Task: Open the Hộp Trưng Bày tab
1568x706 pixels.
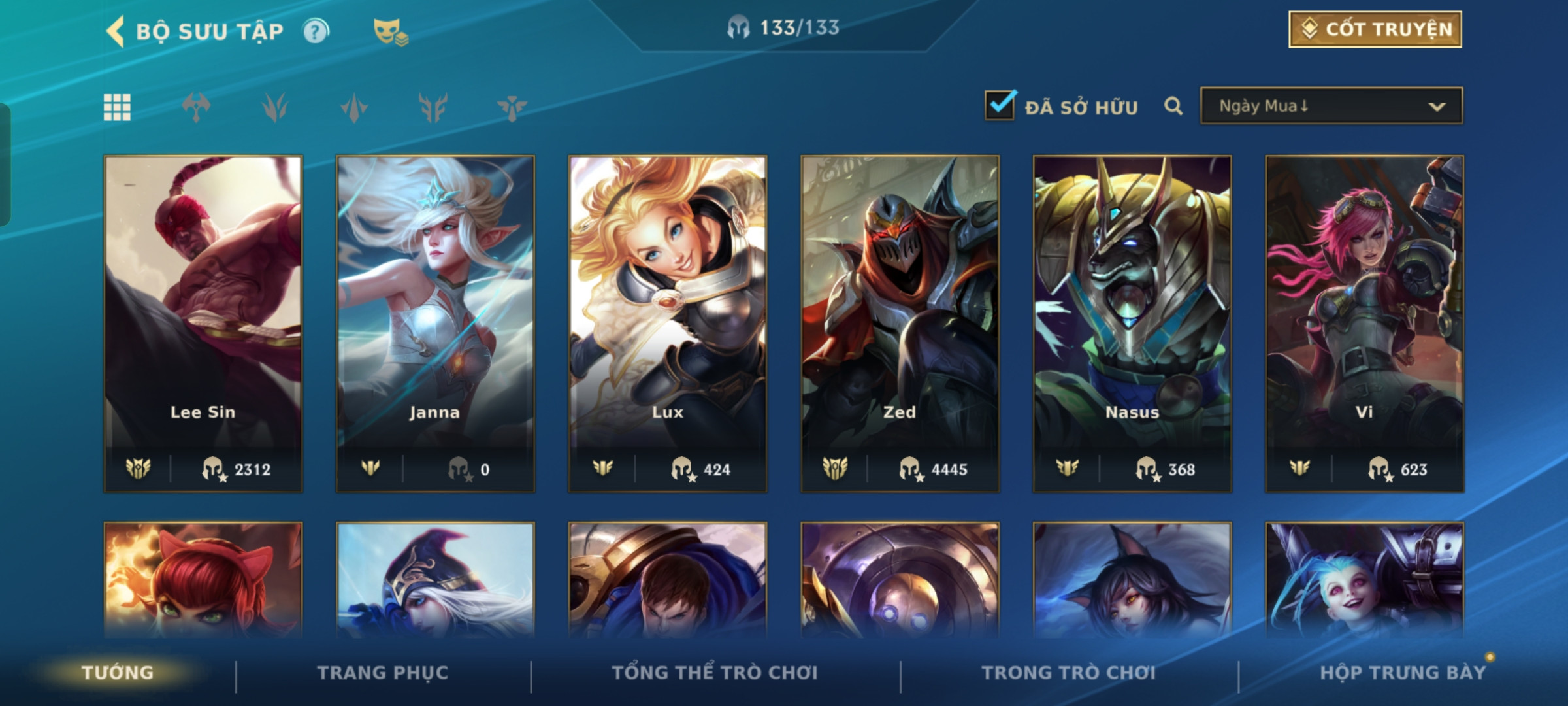Action: tap(1402, 673)
